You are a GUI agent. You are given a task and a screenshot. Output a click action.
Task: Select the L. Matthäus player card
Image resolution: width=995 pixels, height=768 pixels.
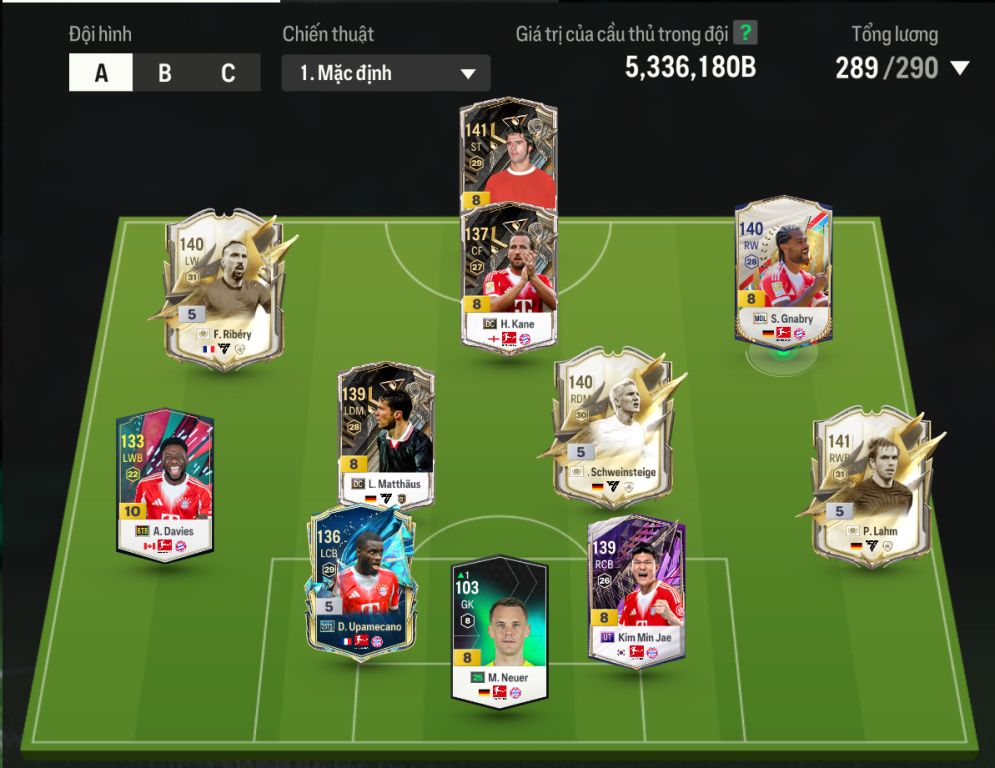[386, 432]
